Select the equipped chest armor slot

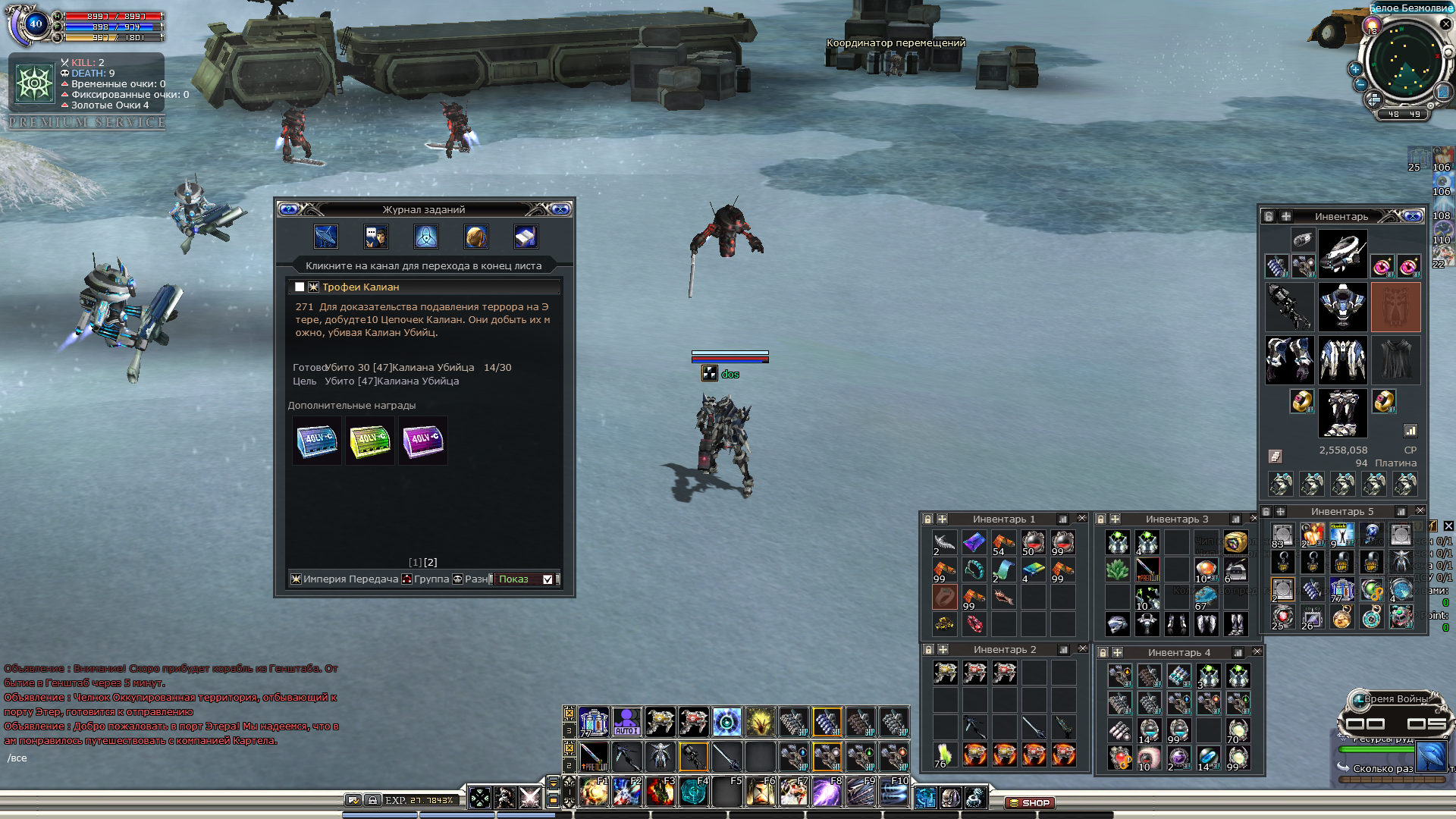point(1342,359)
